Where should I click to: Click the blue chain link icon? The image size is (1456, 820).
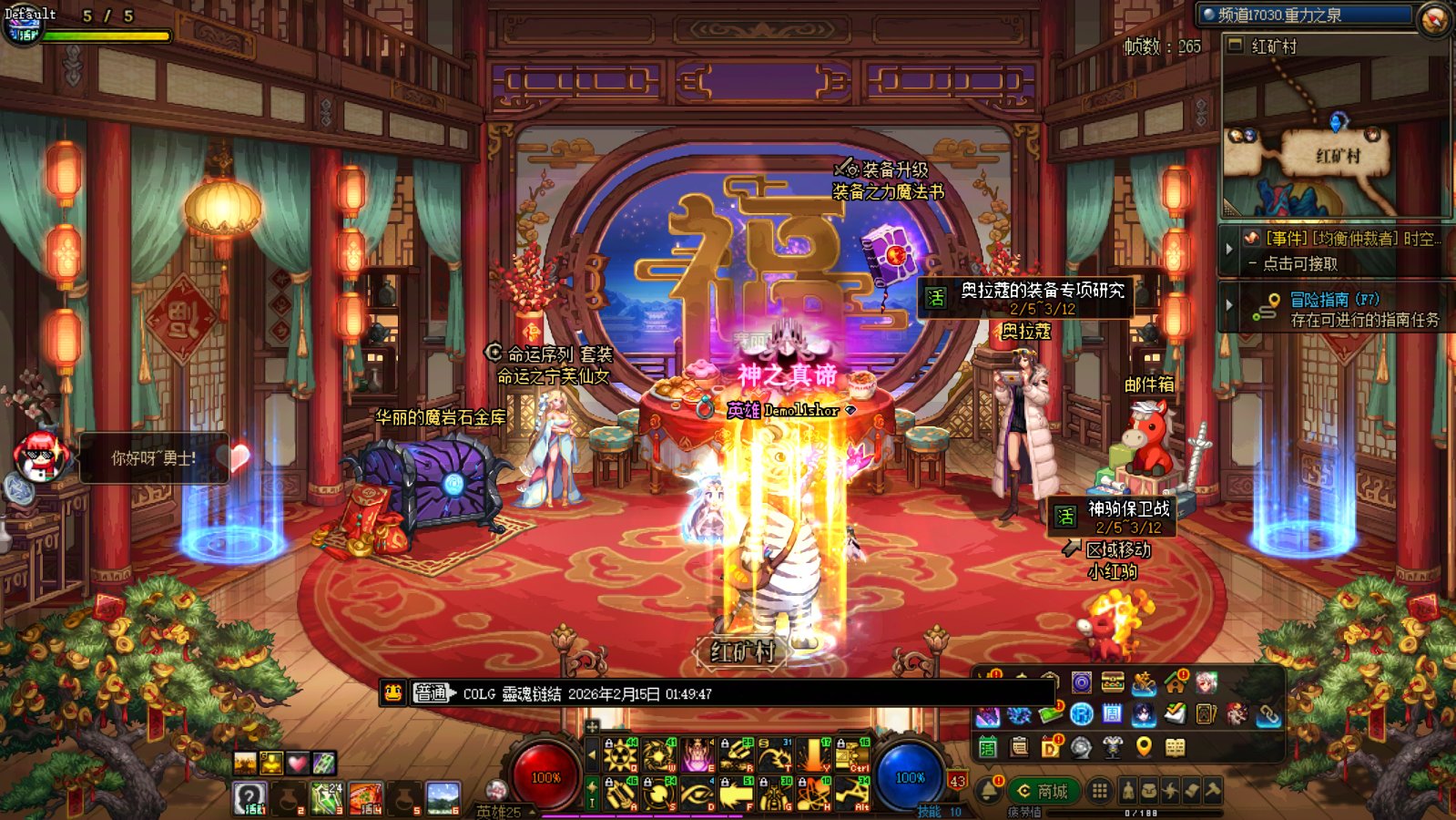pos(1268,715)
